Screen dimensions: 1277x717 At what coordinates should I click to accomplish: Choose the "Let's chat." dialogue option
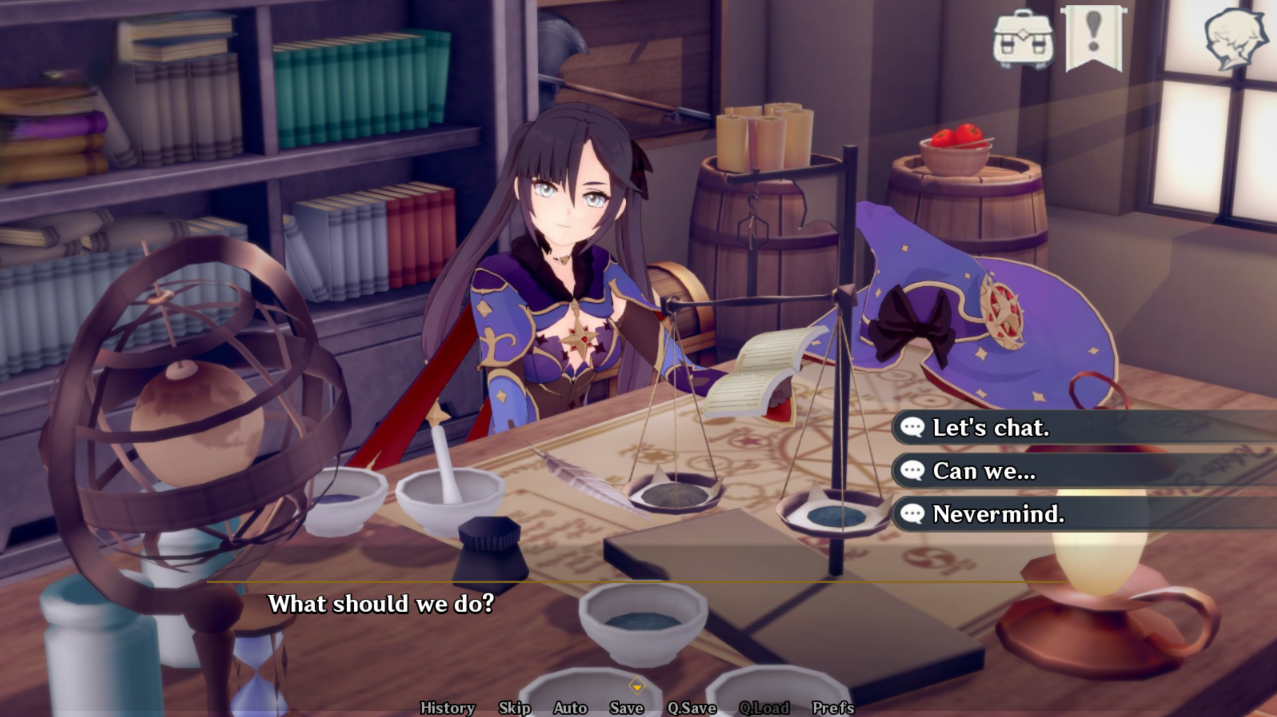tap(990, 428)
